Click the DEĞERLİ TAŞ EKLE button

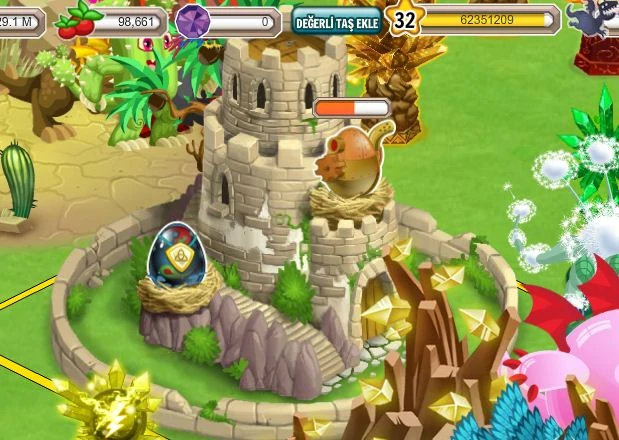tap(337, 19)
